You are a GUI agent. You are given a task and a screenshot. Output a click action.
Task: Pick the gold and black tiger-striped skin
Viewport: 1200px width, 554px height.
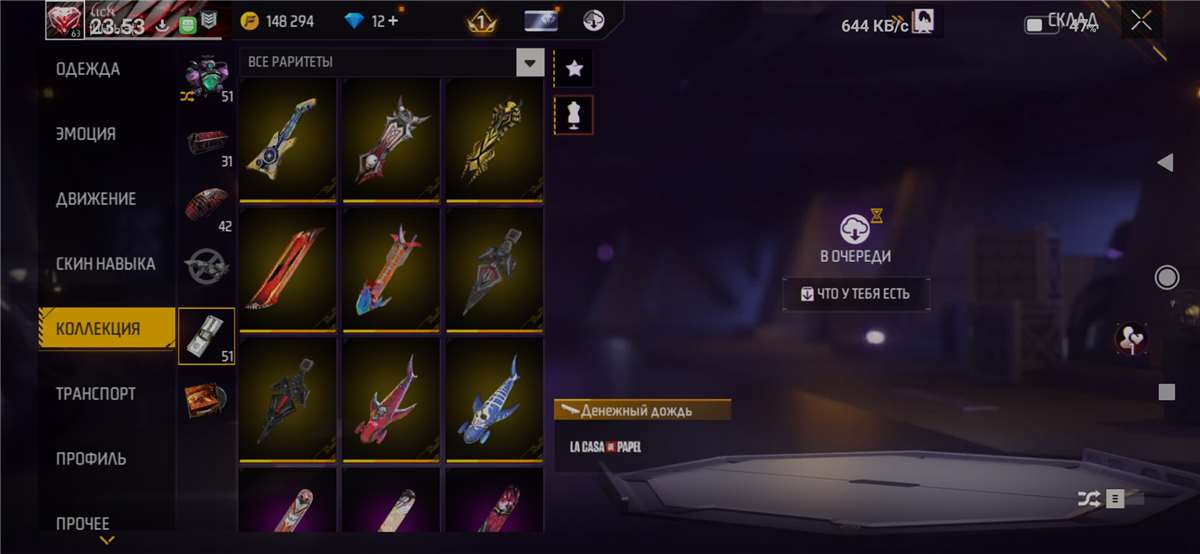click(494, 138)
